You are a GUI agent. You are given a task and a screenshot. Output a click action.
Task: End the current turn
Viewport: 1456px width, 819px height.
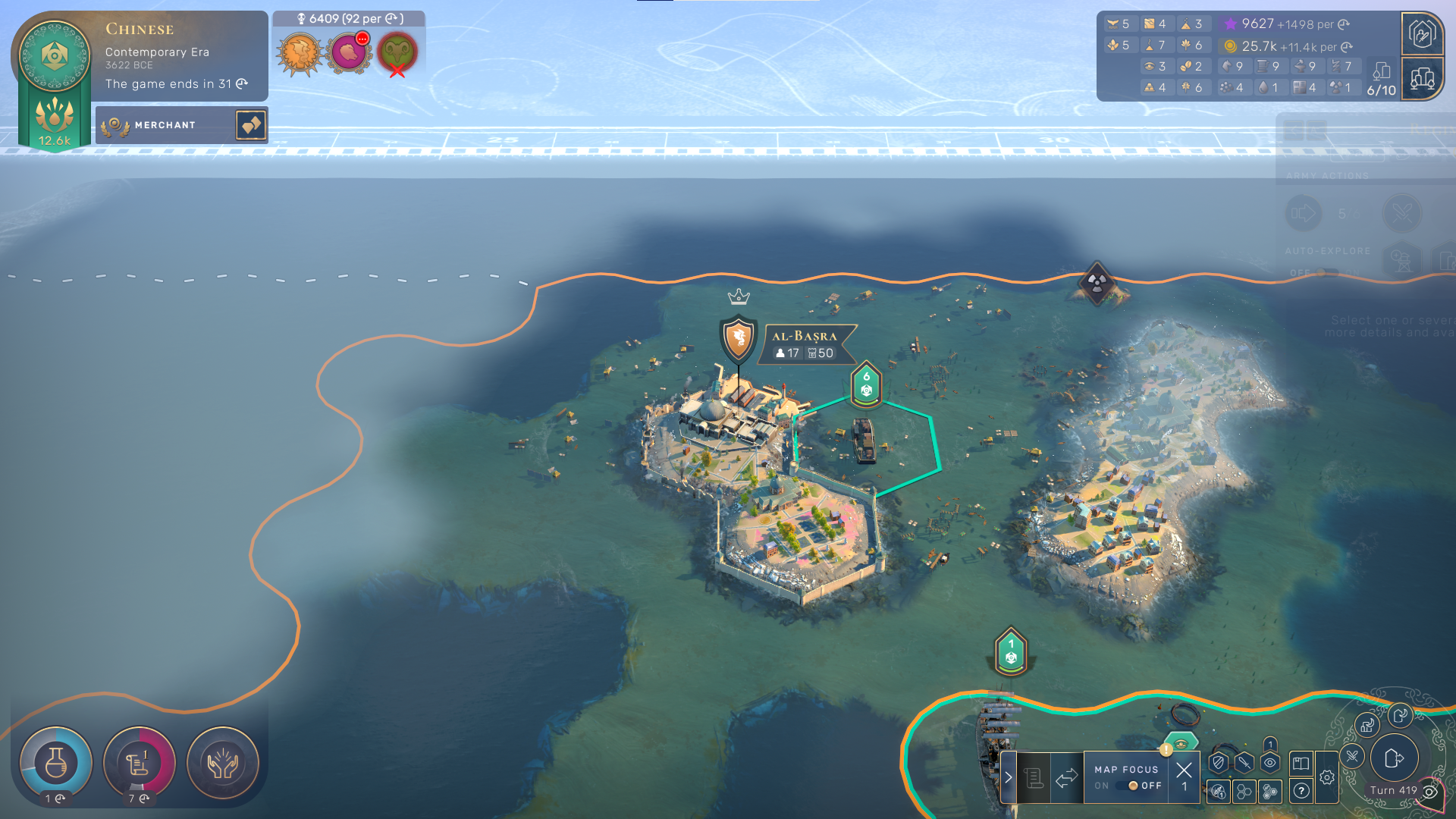tap(1394, 758)
